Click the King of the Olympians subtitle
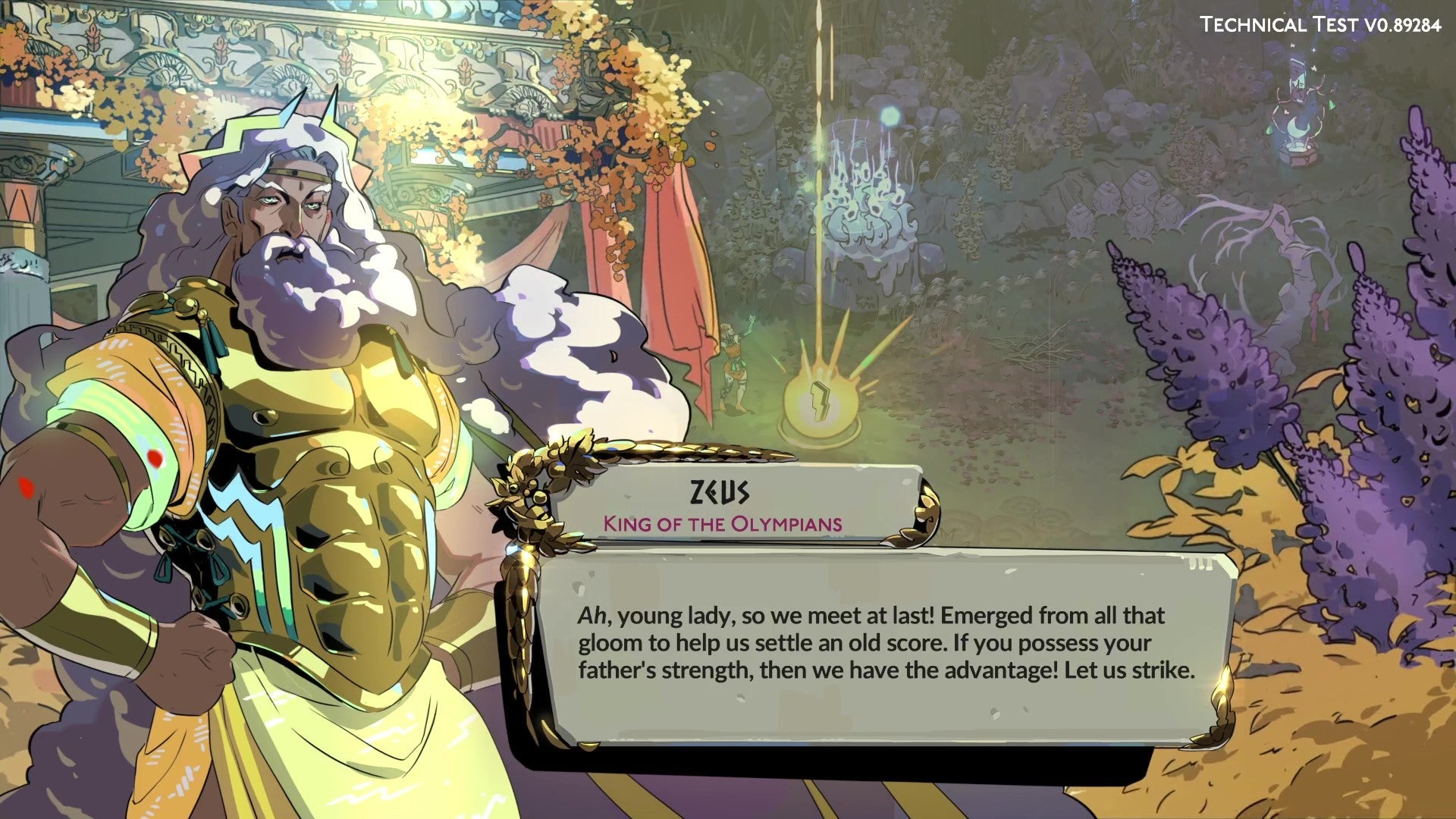Image resolution: width=1456 pixels, height=819 pixels. click(x=722, y=522)
